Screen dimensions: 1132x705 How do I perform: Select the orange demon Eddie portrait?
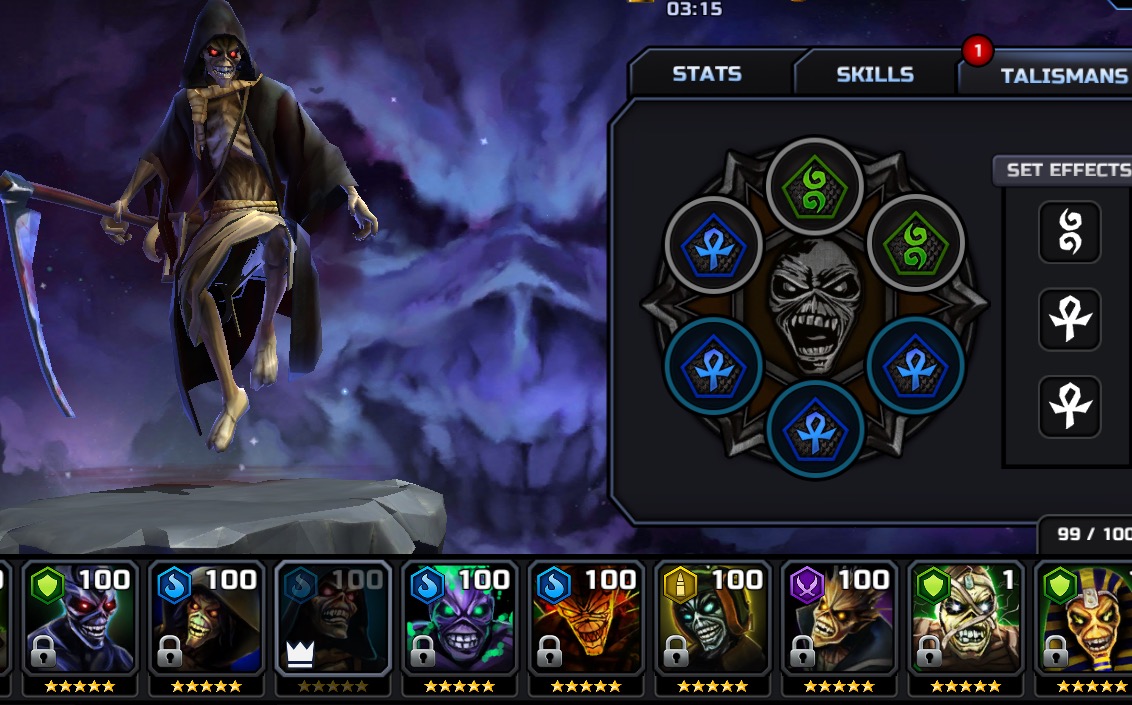587,621
